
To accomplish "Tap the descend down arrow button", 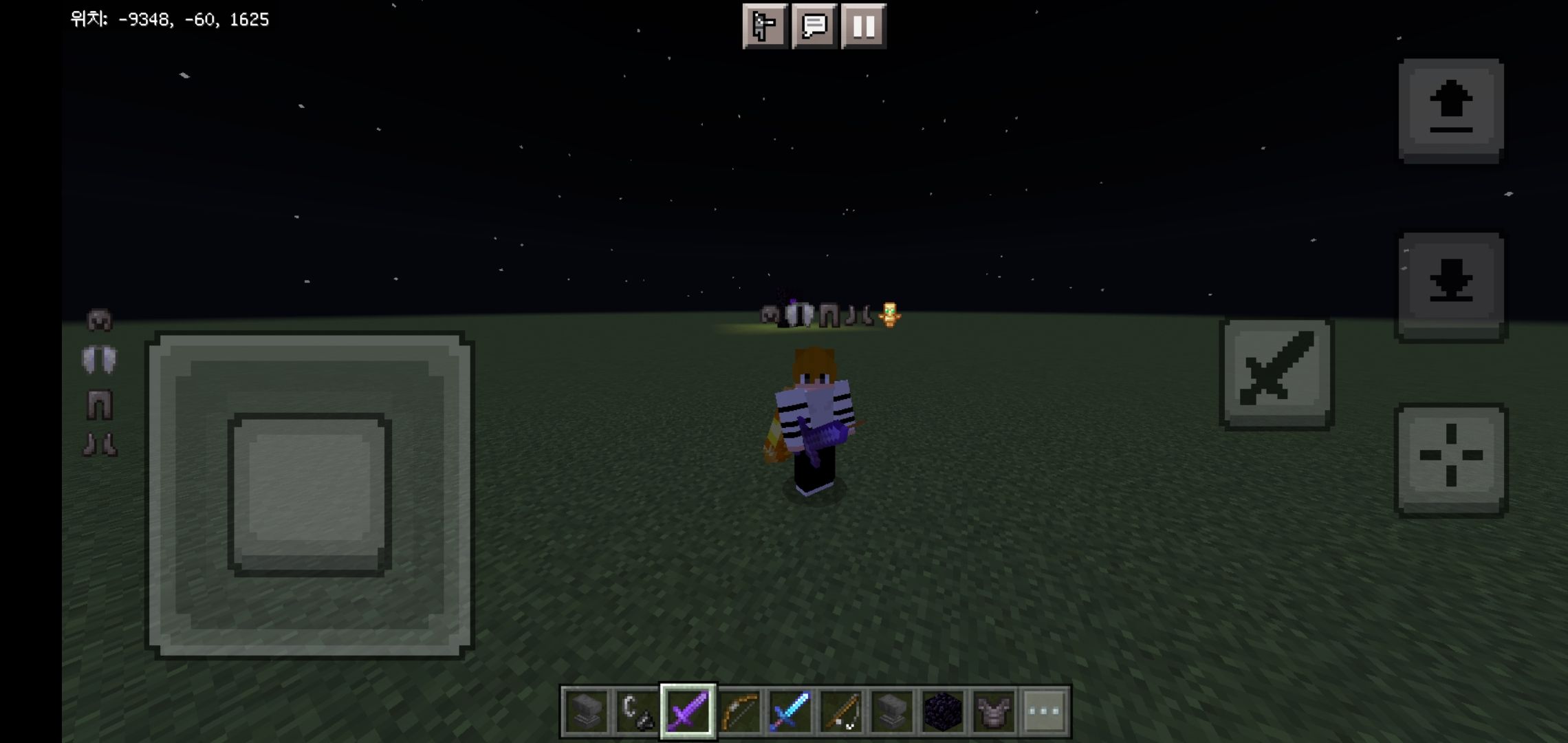I will tap(1450, 285).
